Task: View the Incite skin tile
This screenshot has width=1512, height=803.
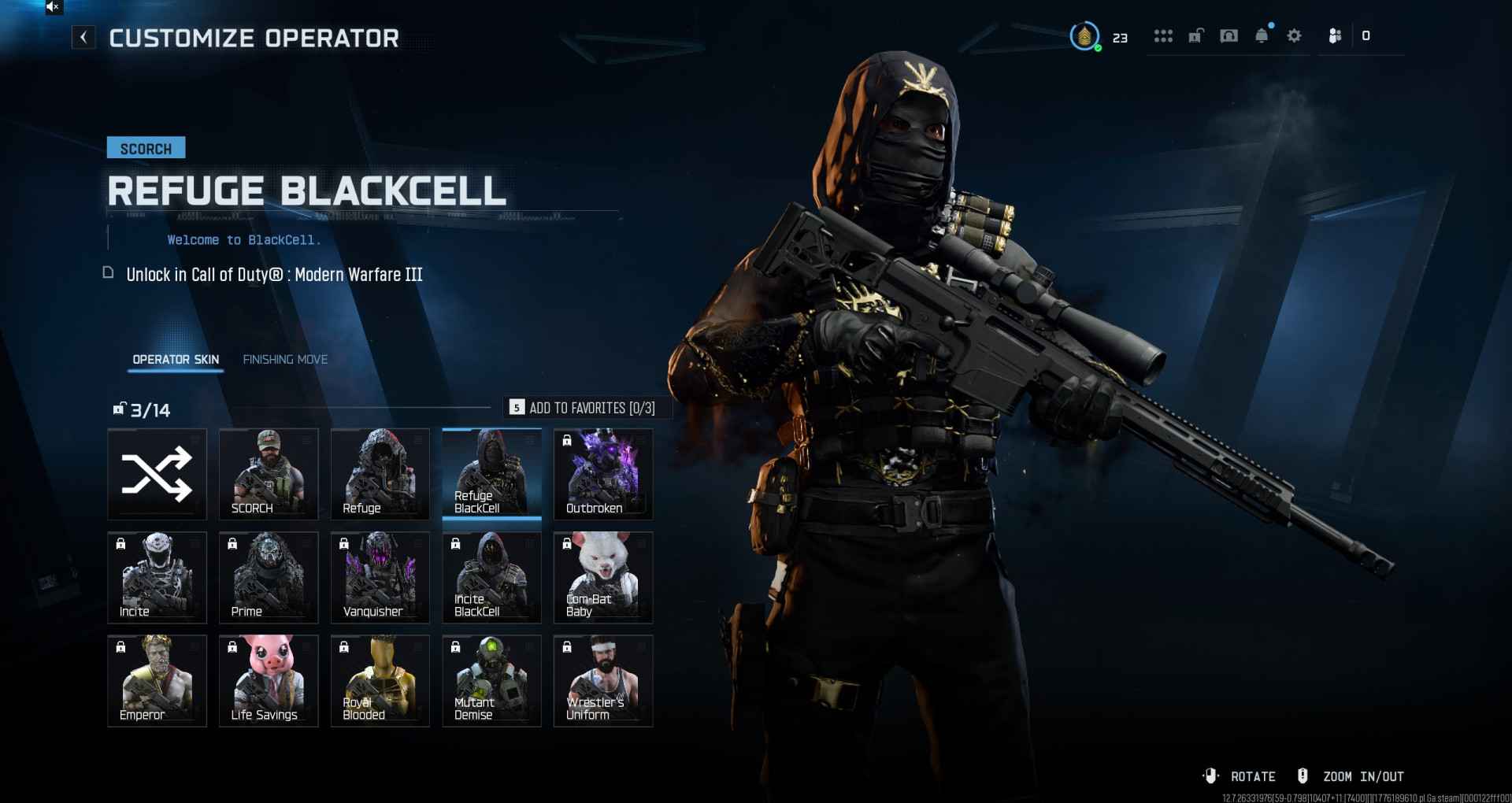Action: (x=157, y=577)
